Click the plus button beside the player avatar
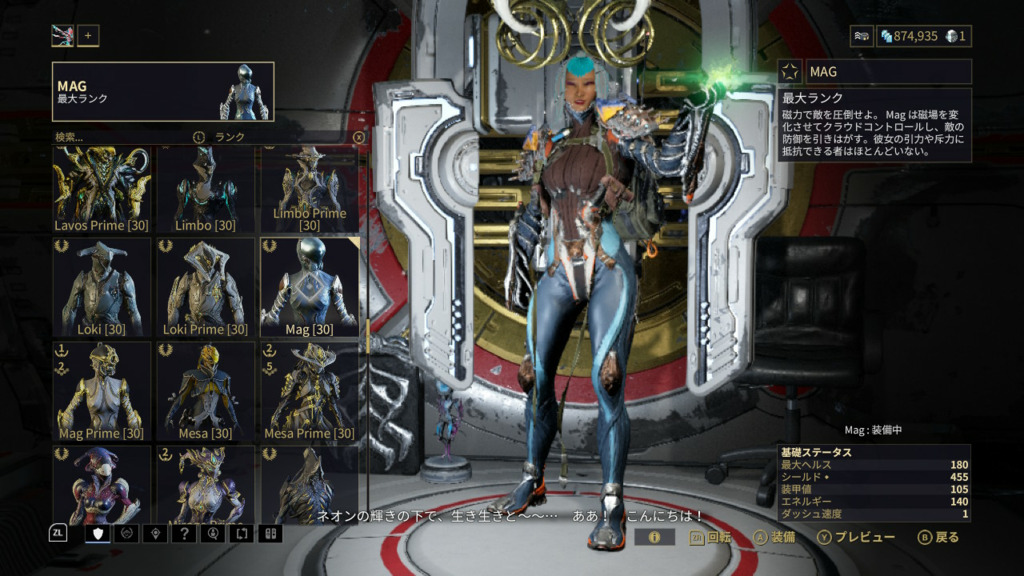The width and height of the screenshot is (1024, 576). [x=88, y=36]
